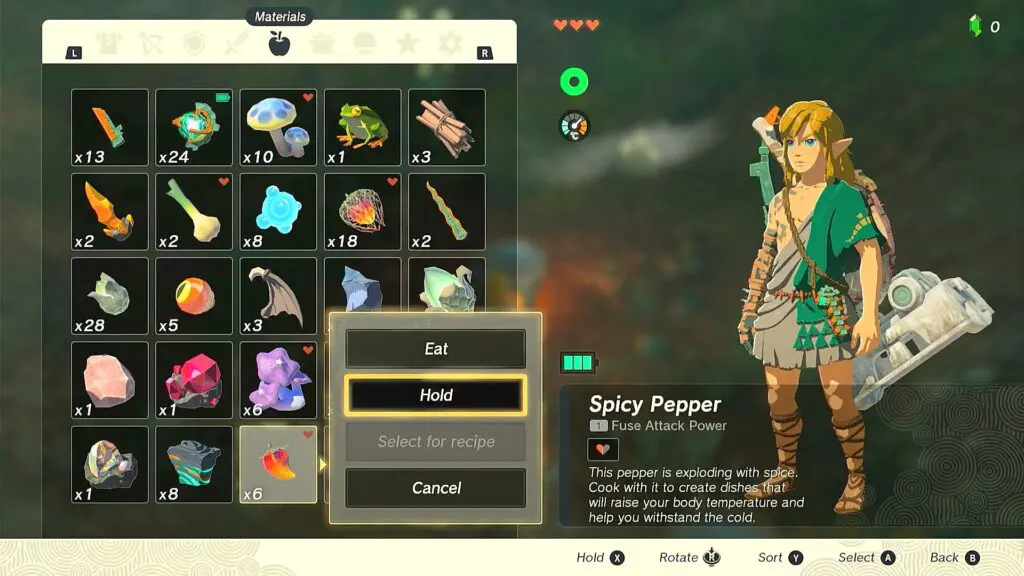The image size is (1024, 576).
Task: Select the green orb with battery marker
Action: coord(194,127)
